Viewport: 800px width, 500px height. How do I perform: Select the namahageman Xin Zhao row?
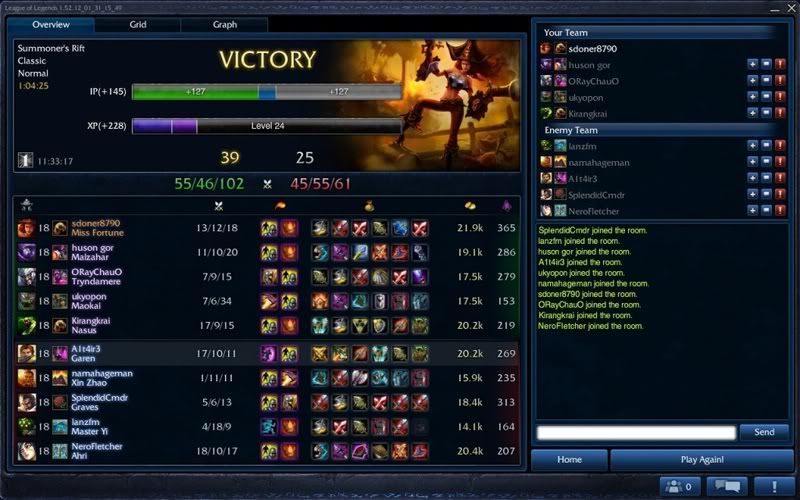tap(270, 378)
